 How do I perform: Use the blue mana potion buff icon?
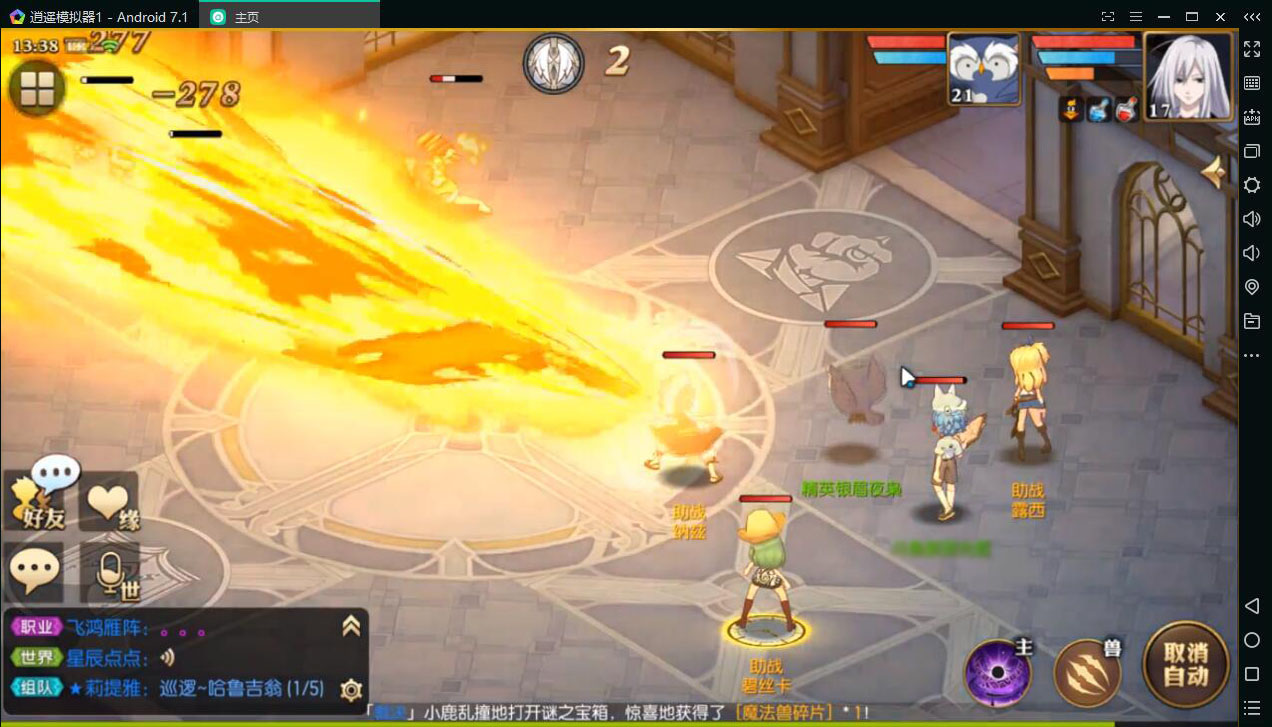(x=1098, y=110)
